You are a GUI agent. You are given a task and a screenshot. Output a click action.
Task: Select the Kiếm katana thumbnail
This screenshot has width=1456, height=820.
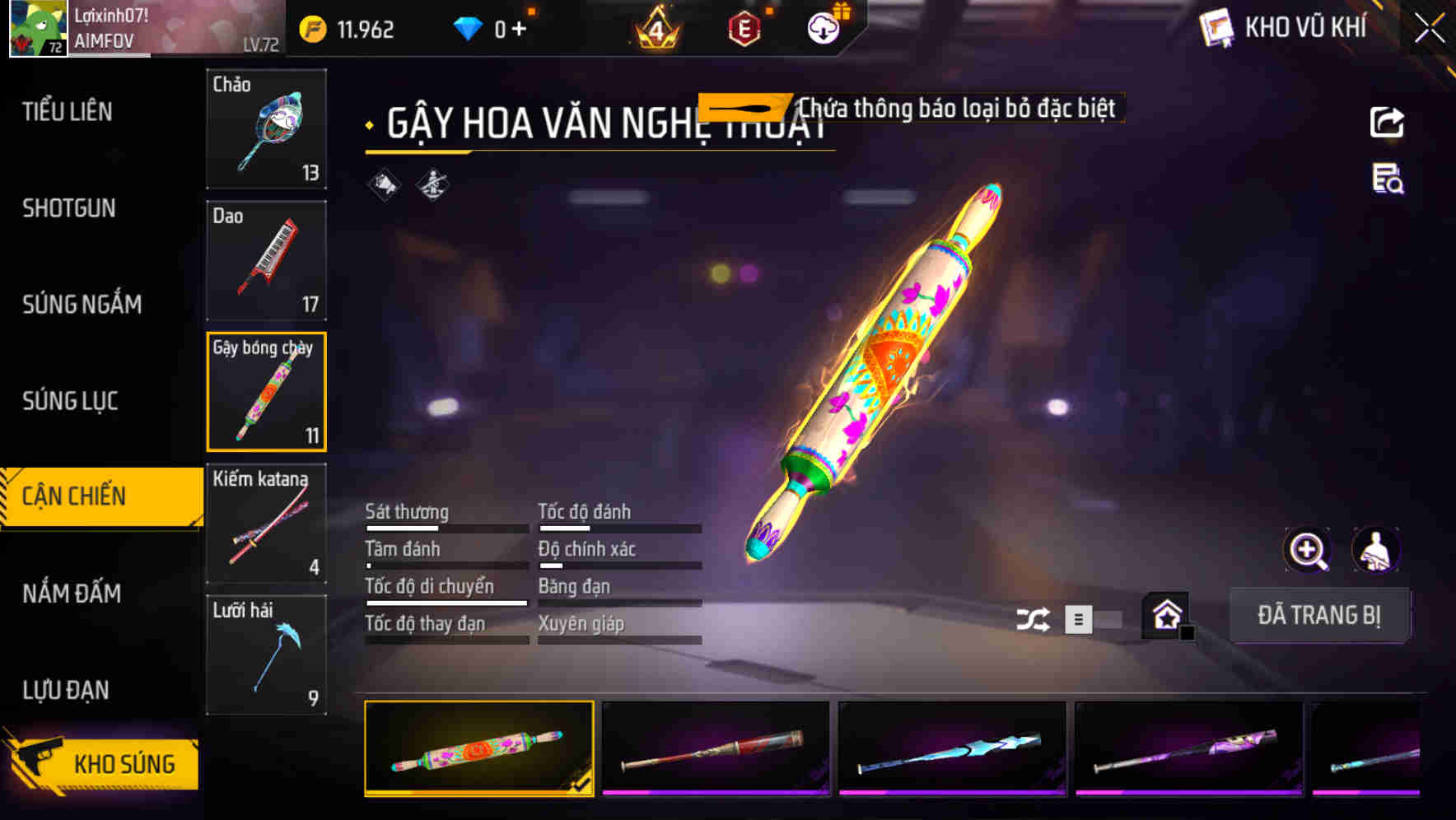coord(265,523)
